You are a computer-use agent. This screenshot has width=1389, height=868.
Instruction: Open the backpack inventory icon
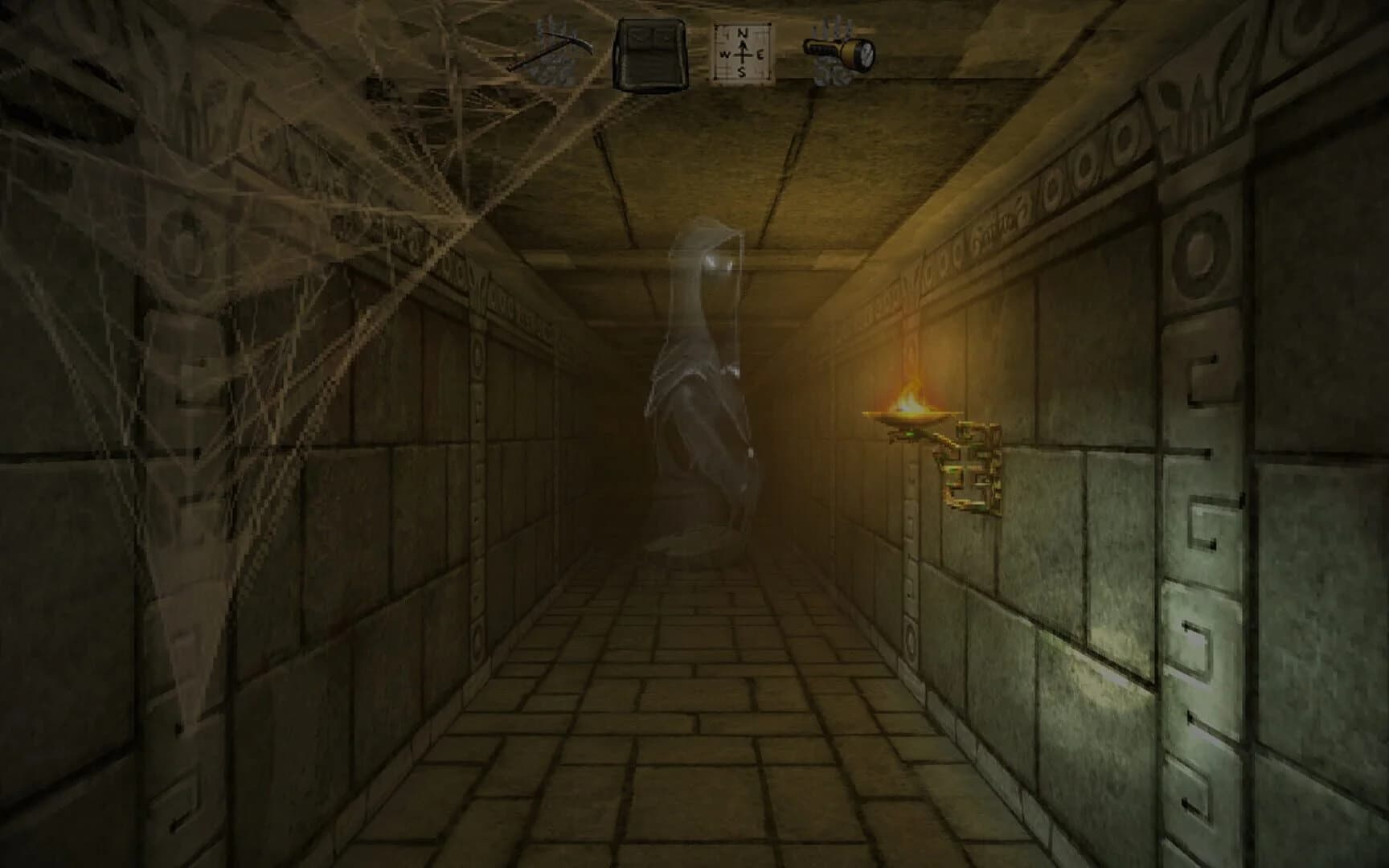coord(651,52)
